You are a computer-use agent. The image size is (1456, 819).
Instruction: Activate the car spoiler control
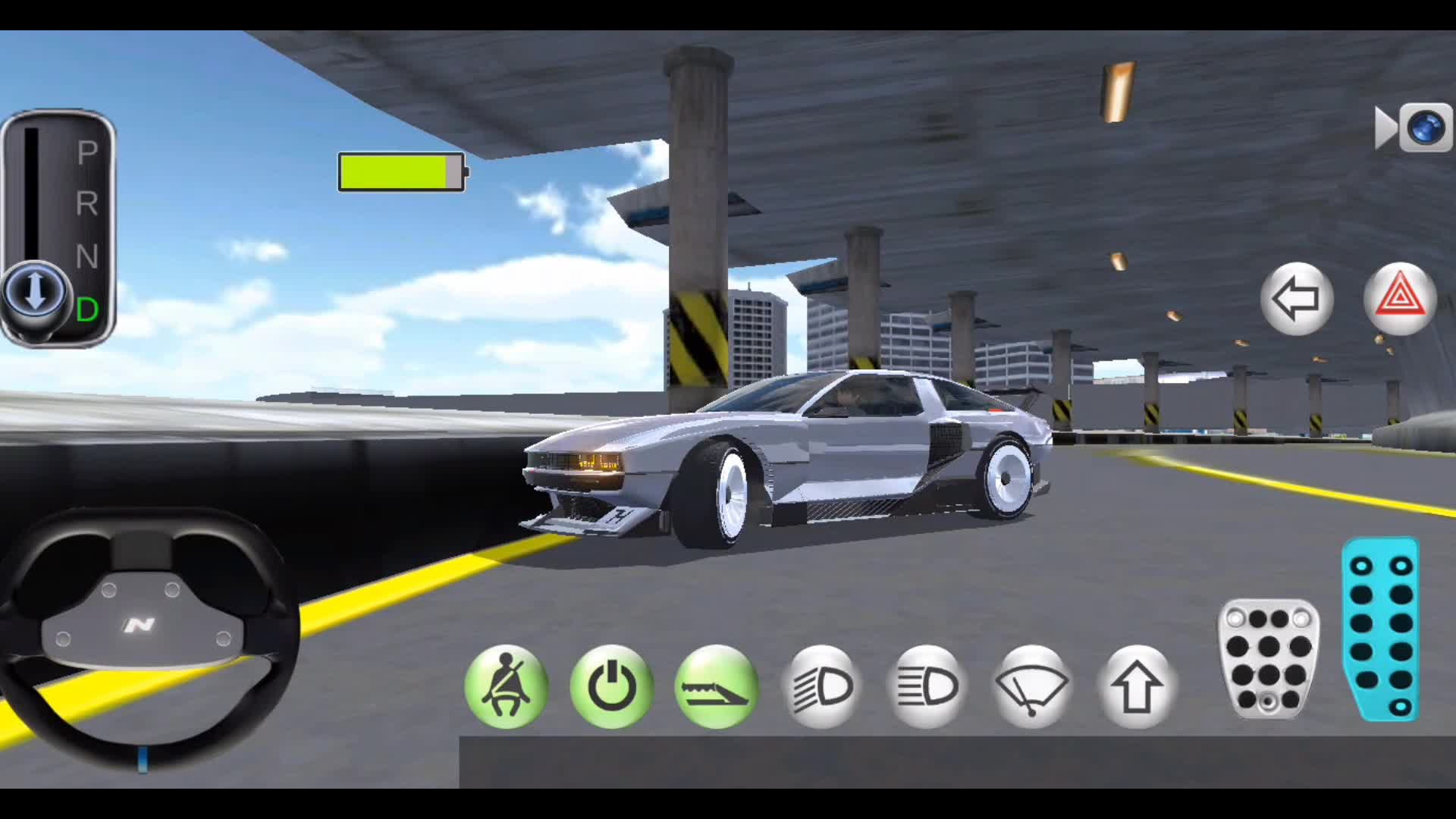click(716, 686)
